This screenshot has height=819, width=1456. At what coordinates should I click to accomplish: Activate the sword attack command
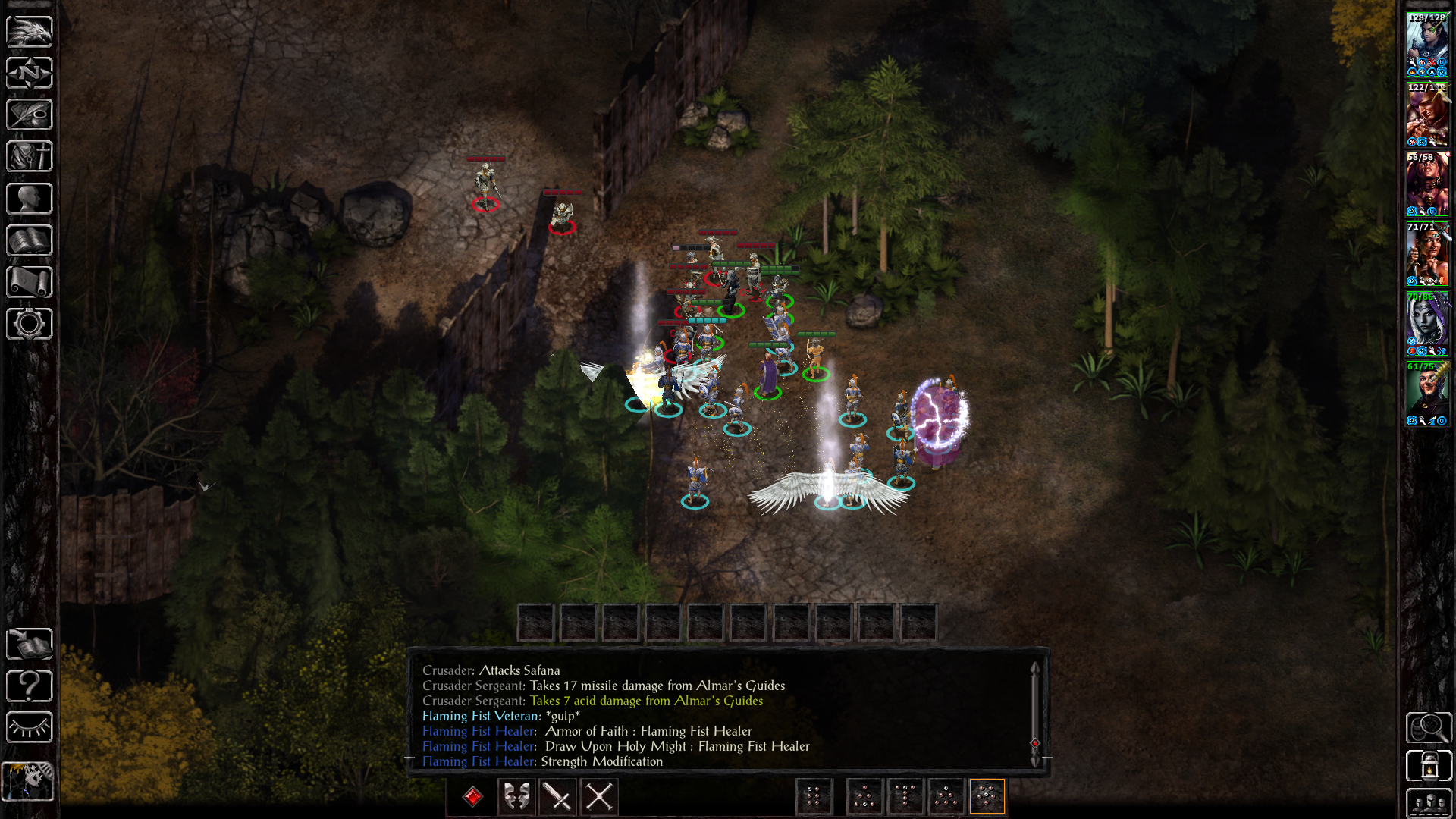pyautogui.click(x=558, y=797)
